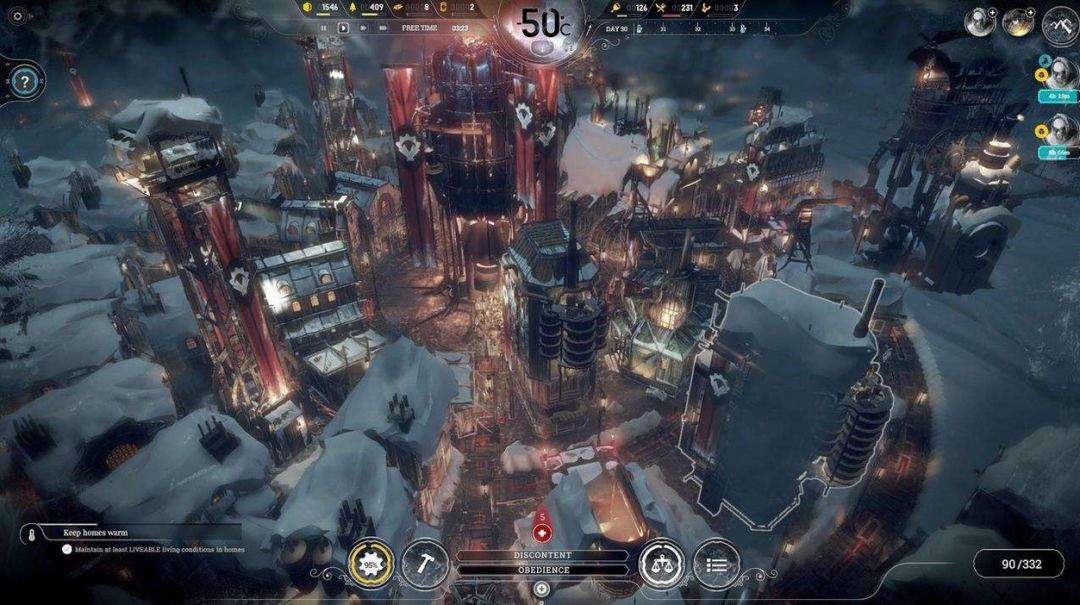Open the 90/332 population counter

pos(1020,564)
